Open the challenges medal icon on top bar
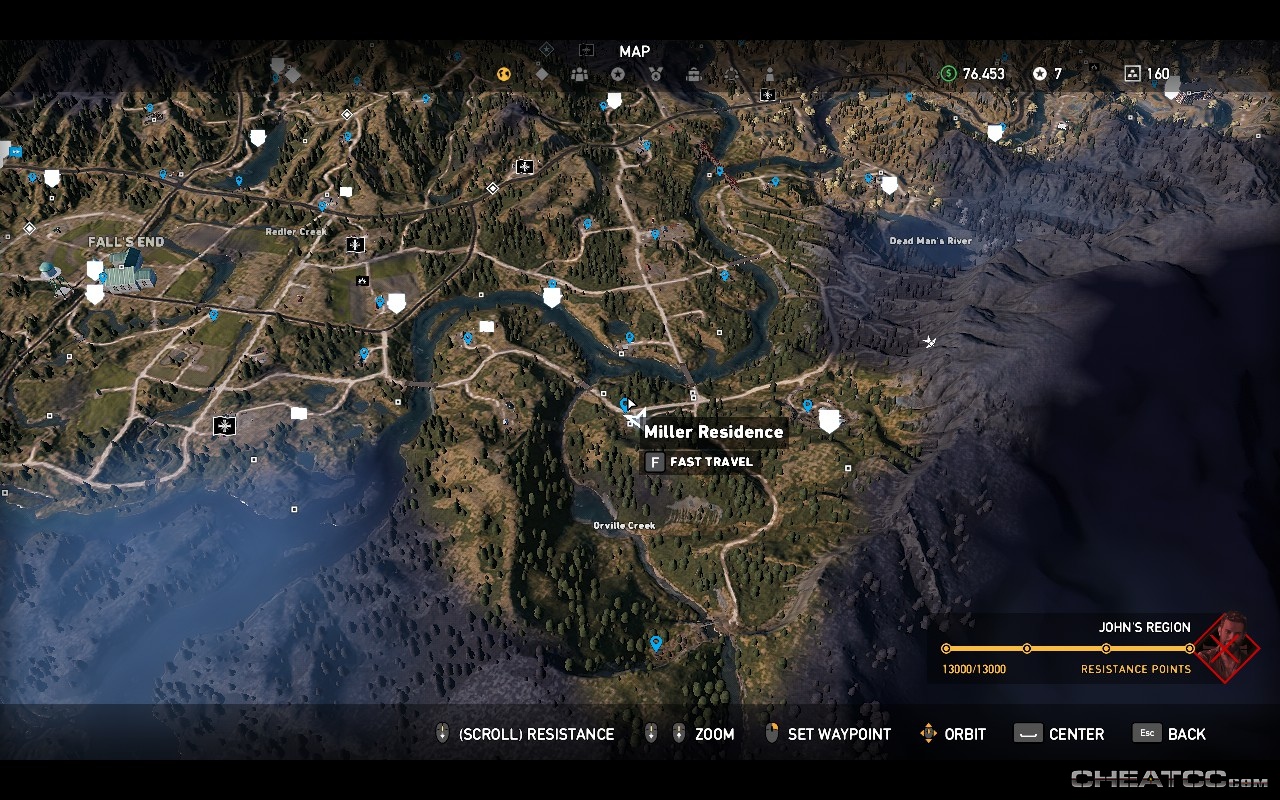The height and width of the screenshot is (800, 1280). pyautogui.click(x=656, y=74)
